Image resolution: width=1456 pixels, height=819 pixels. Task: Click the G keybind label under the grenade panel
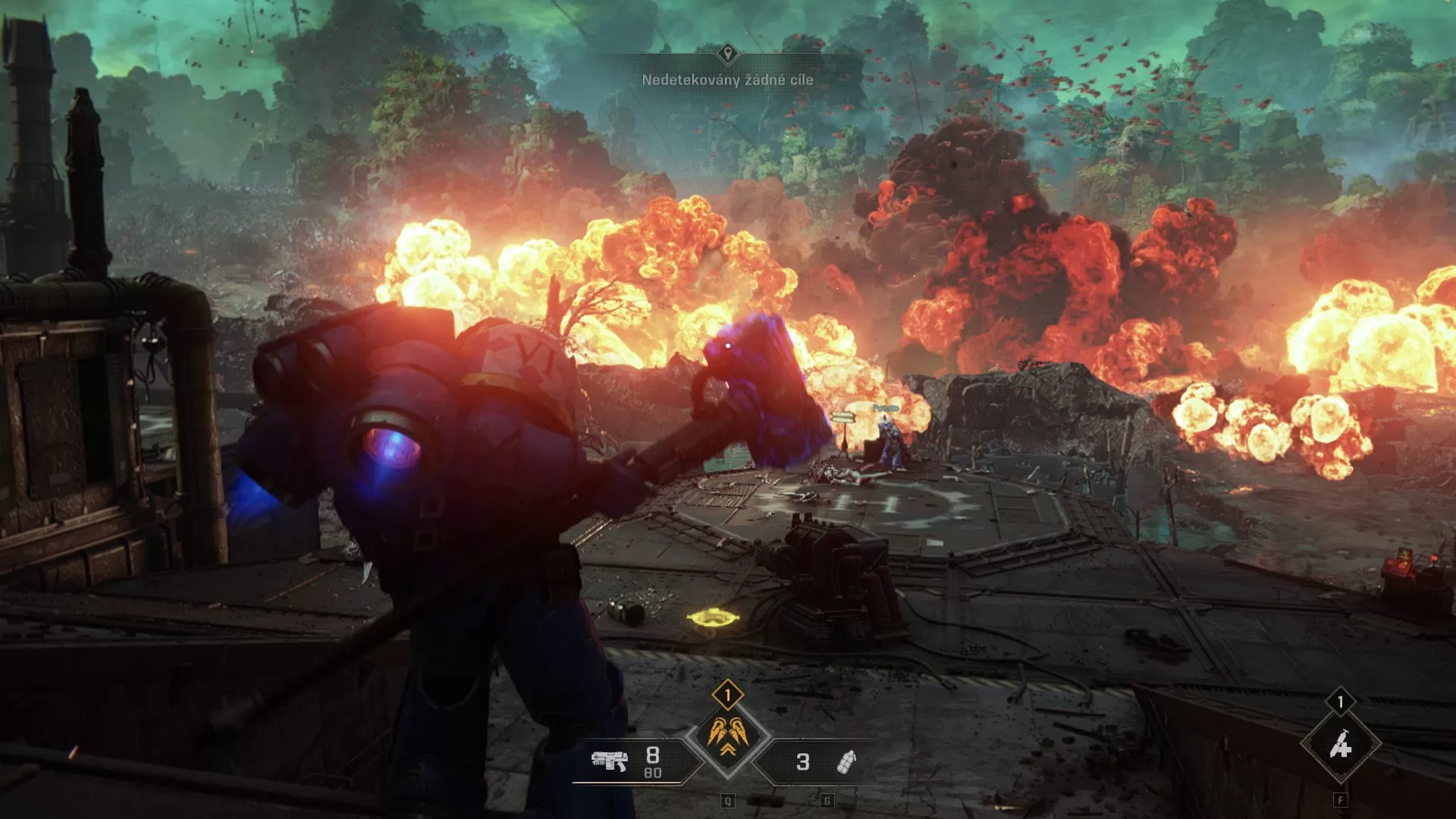827,802
